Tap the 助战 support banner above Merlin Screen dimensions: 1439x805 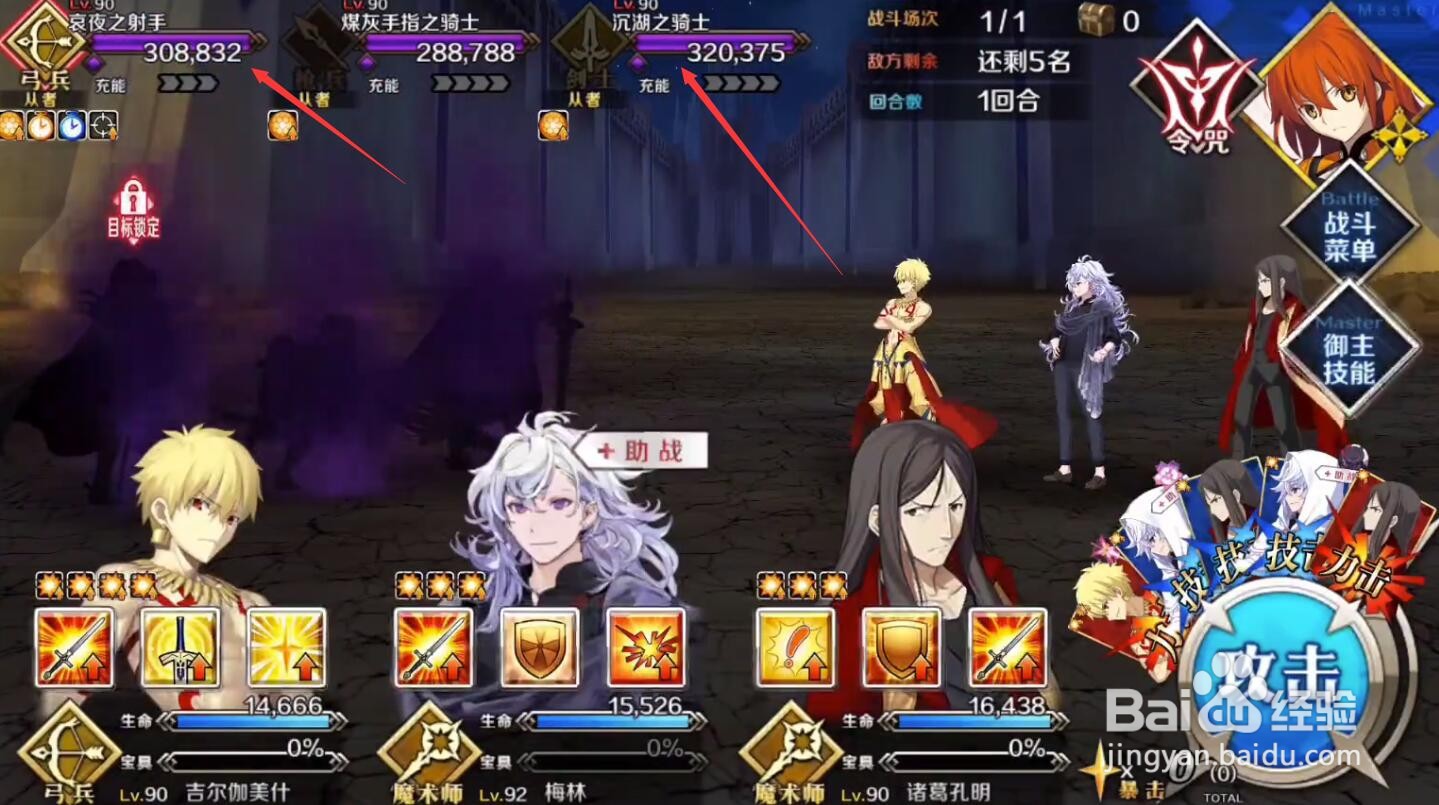(641, 451)
